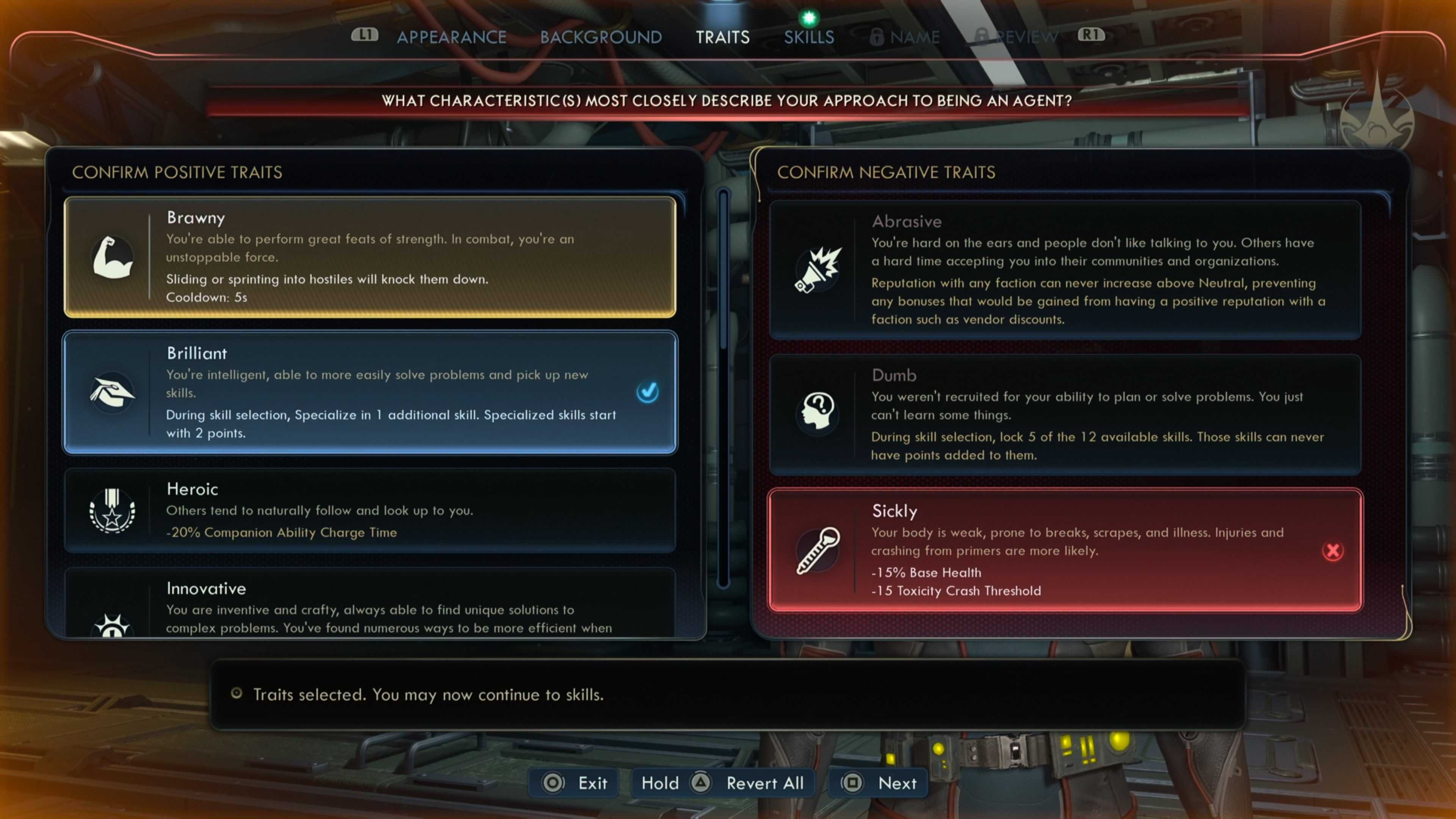
Task: Click the red X on Sickly
Action: tap(1332, 551)
